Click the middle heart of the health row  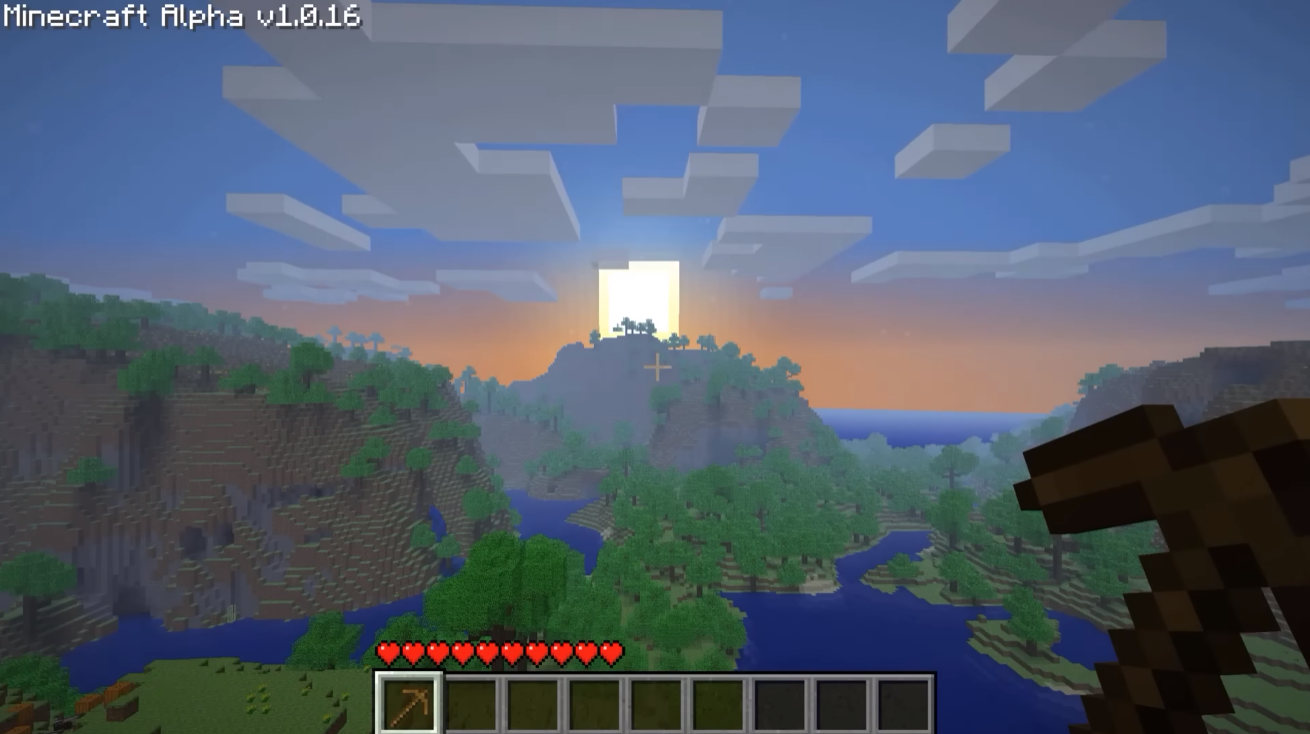[x=500, y=651]
